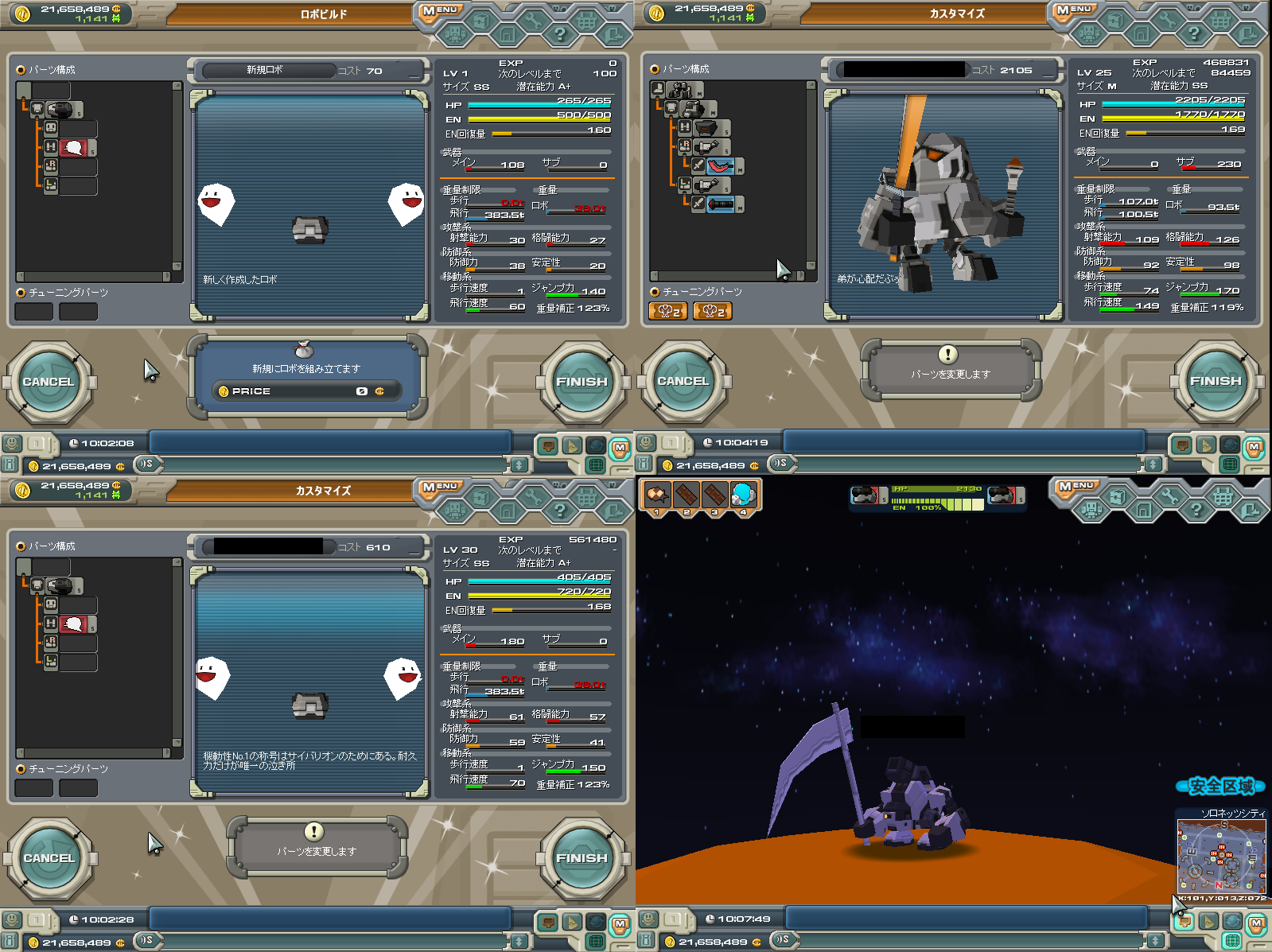Click CANCEL on the cost-610 customize screen
1272x952 pixels.
point(49,858)
